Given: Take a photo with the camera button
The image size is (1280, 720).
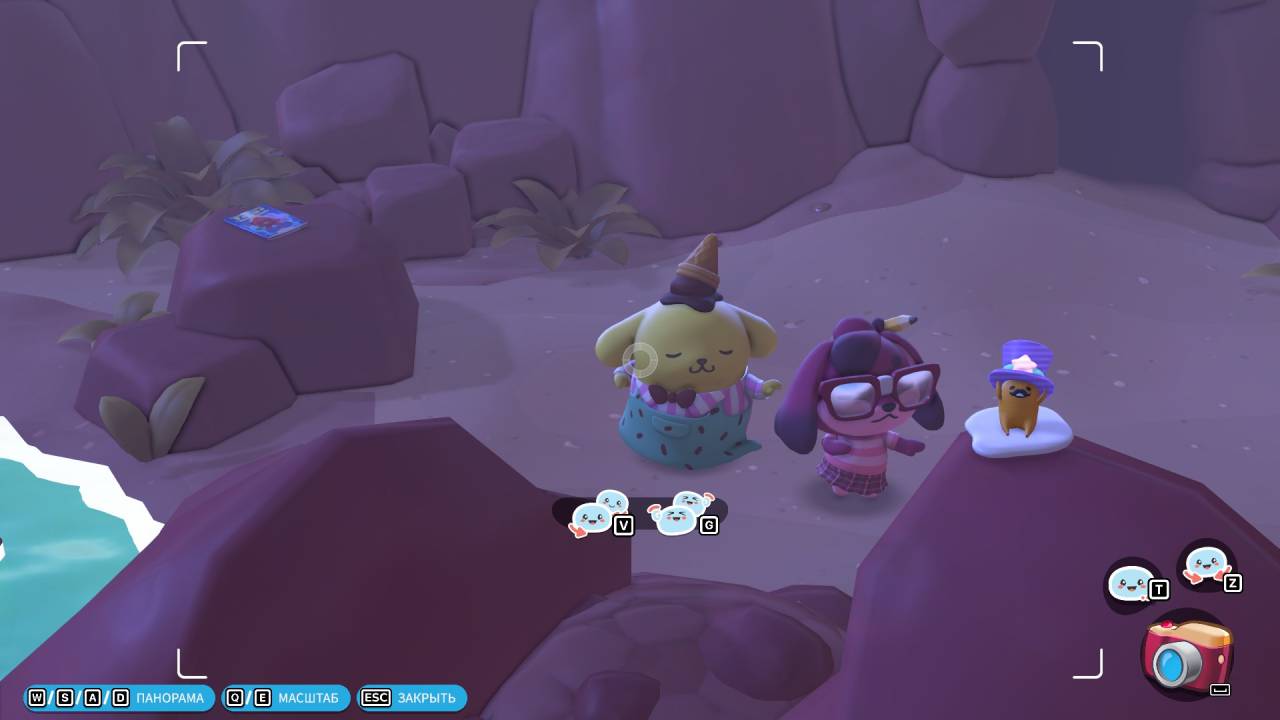Looking at the screenshot, I should (x=1187, y=655).
